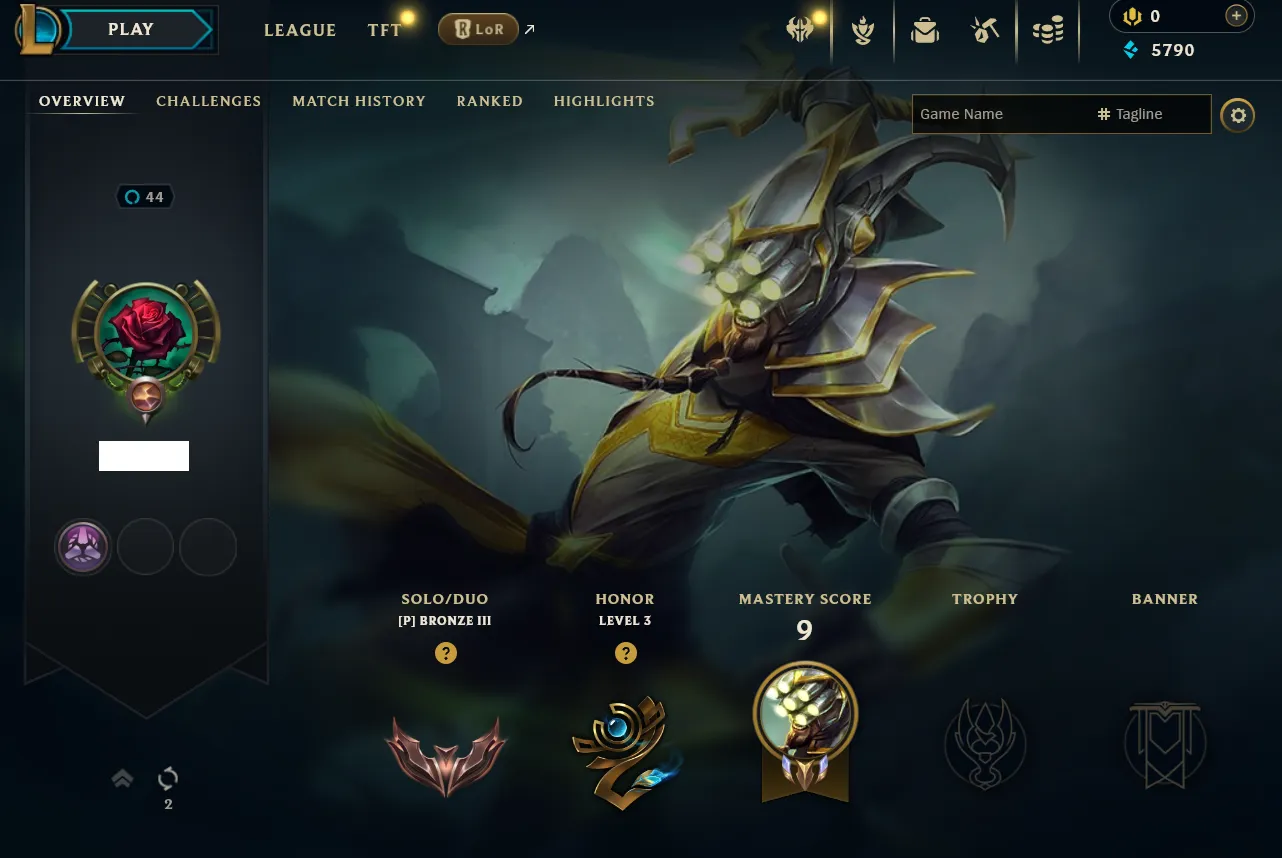
Task: Open the Solo/Duo rank help question mark
Action: click(x=445, y=653)
